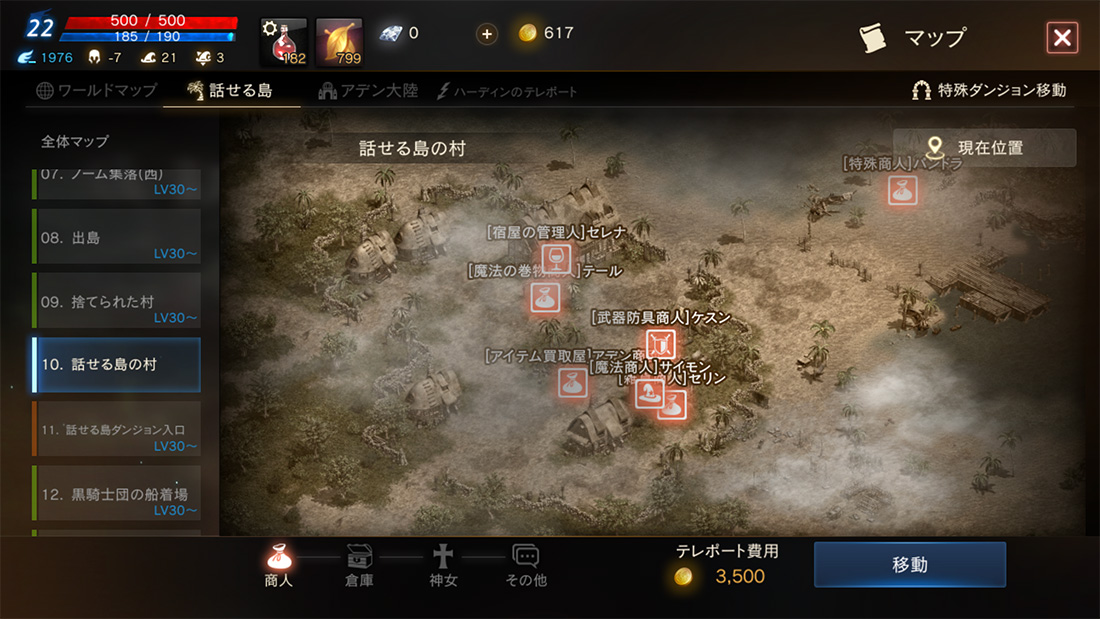1100x619 pixels.
Task: Use the red potion quick slot
Action: pos(284,42)
